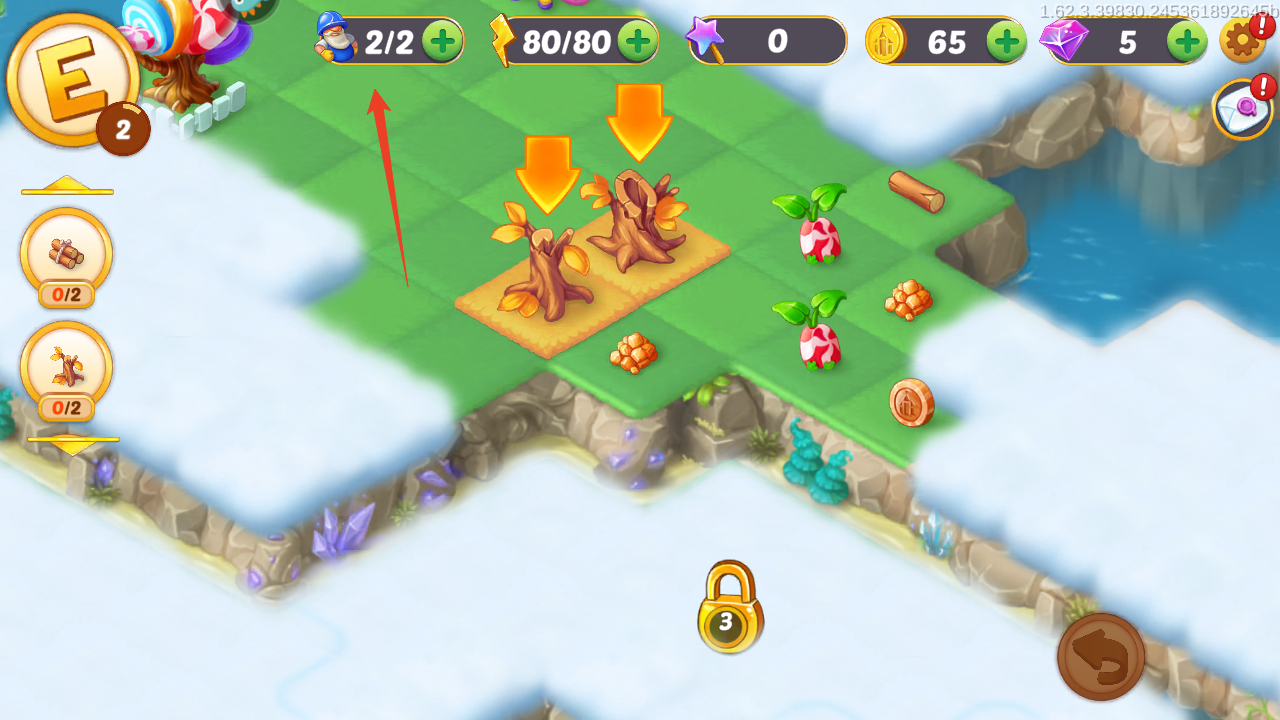1280x720 pixels.
Task: Open the gear settings menu
Action: tap(1242, 41)
